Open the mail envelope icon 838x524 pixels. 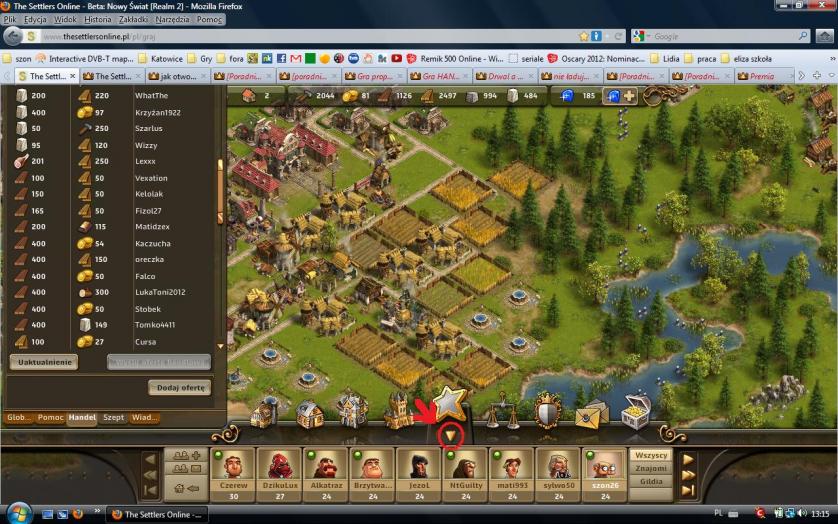pos(591,411)
